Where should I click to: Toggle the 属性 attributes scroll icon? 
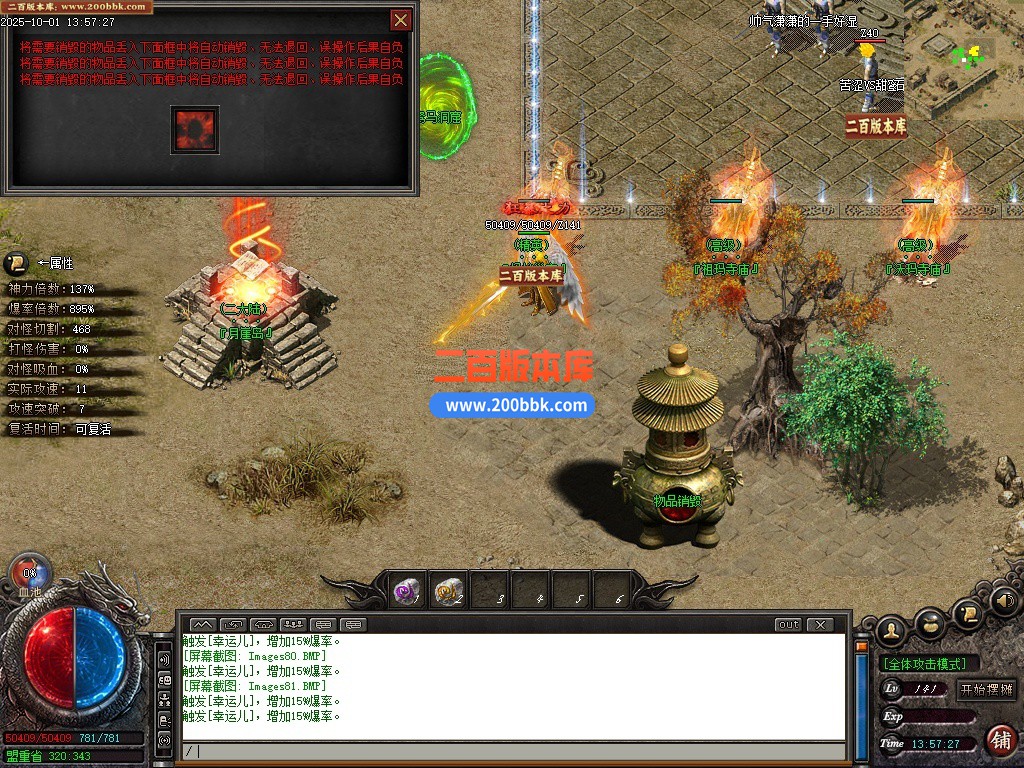tap(16, 264)
